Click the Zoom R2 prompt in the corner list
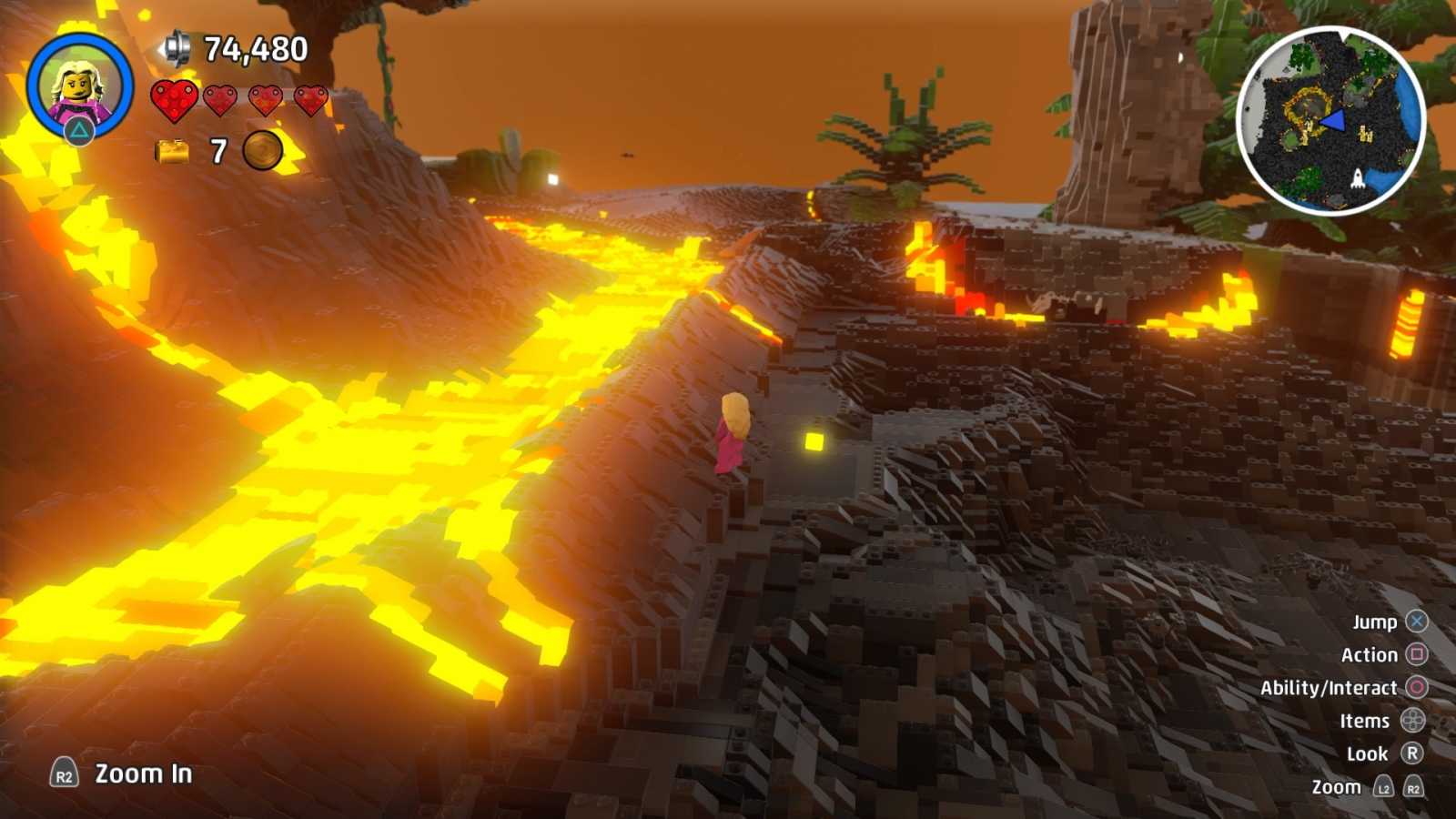The width and height of the screenshot is (1456, 819). point(1412,786)
